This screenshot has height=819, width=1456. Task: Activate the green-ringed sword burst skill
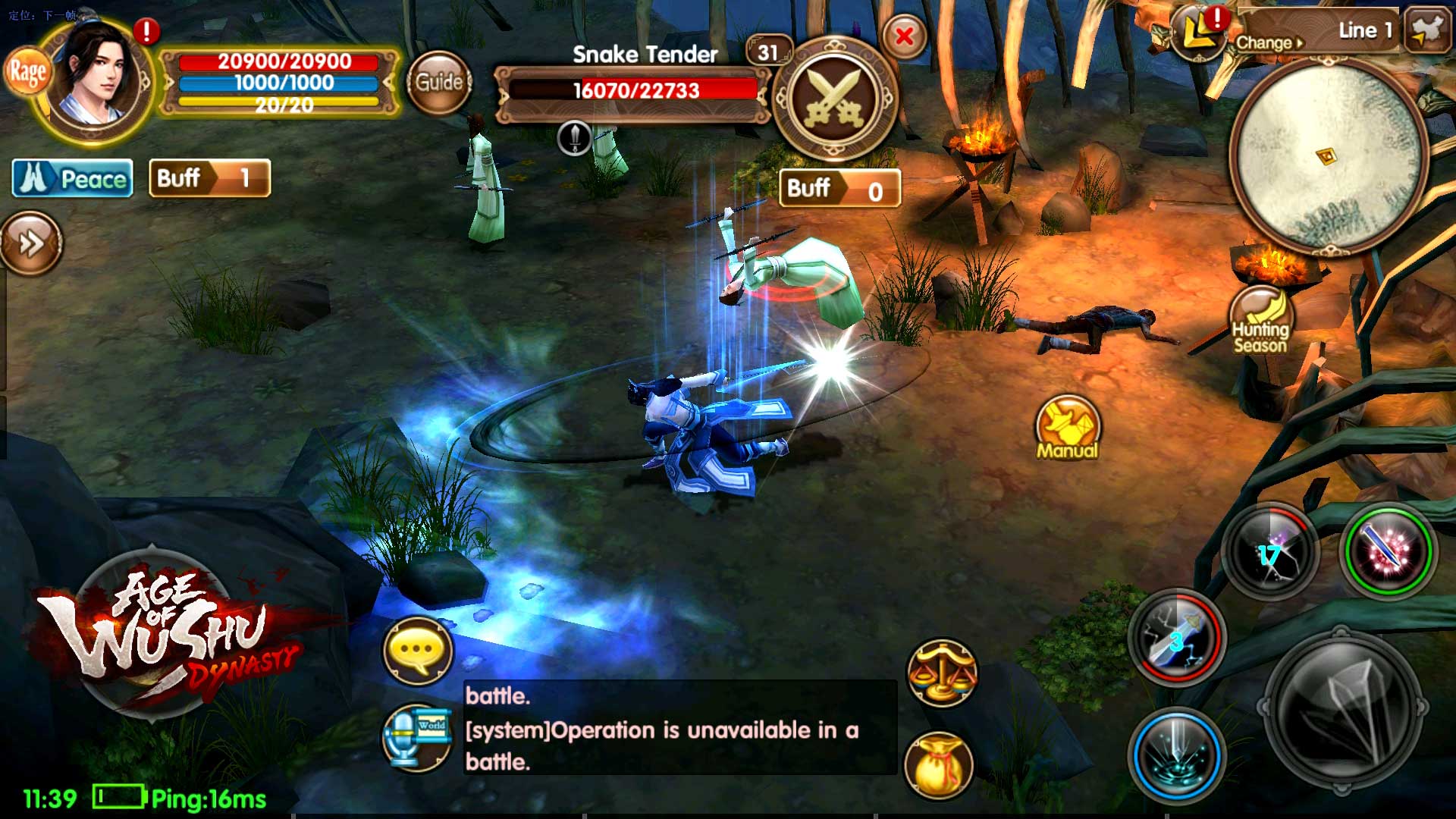1388,551
